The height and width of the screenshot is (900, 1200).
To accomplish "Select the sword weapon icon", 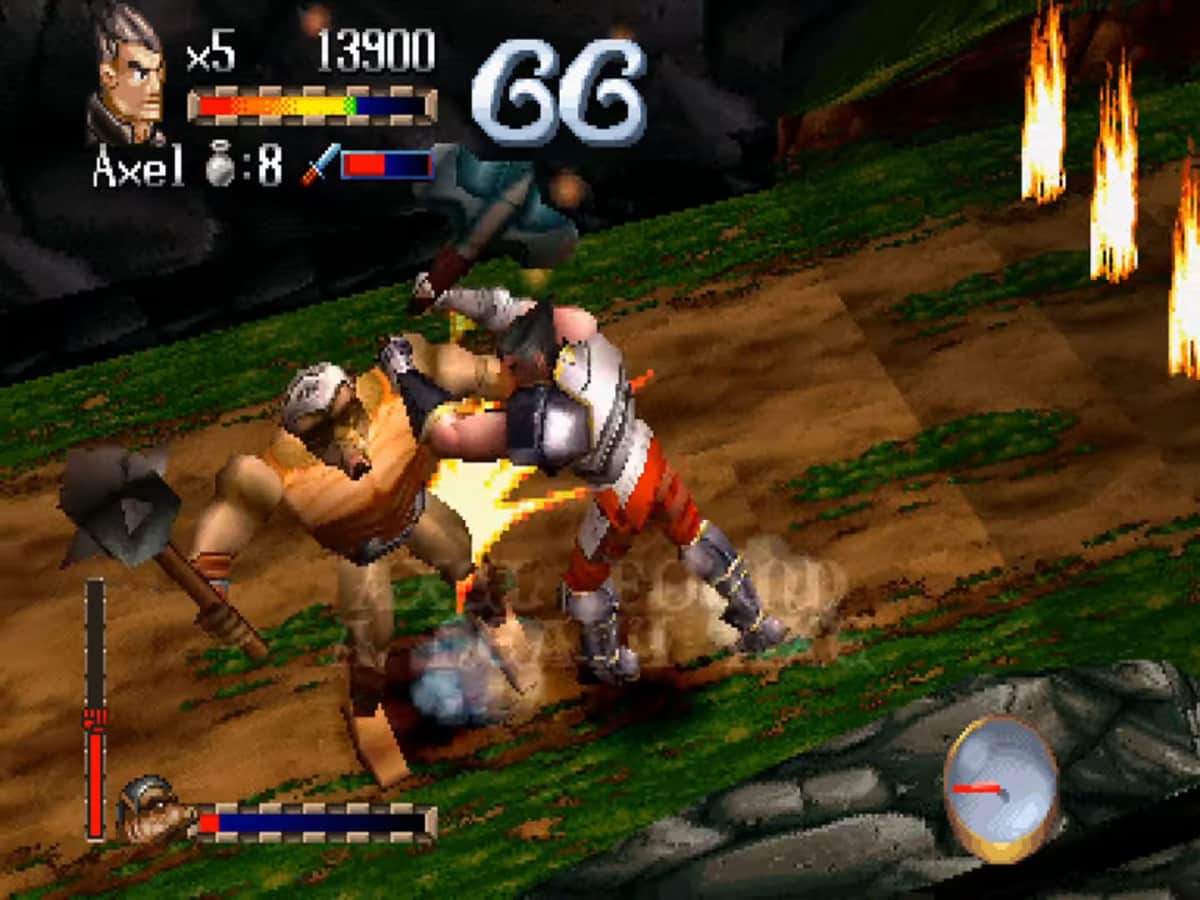I will [320, 164].
